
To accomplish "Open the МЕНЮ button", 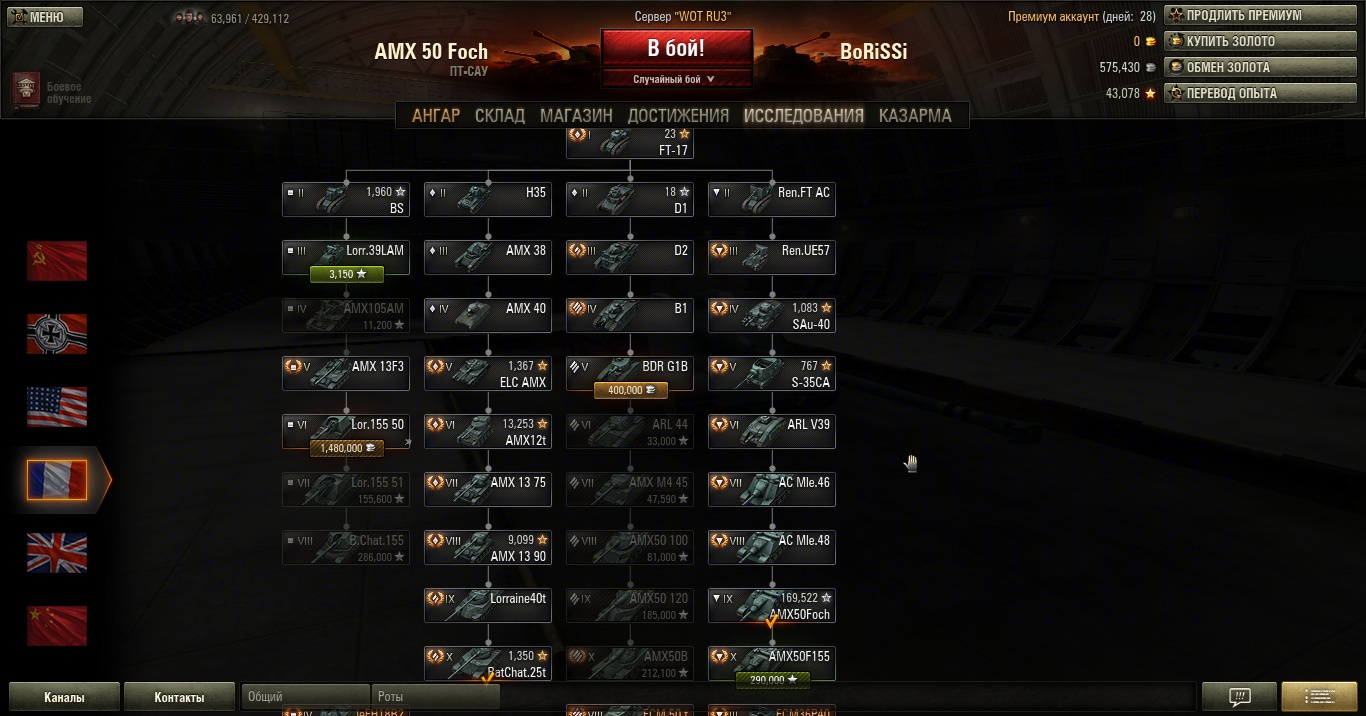I will coord(46,17).
